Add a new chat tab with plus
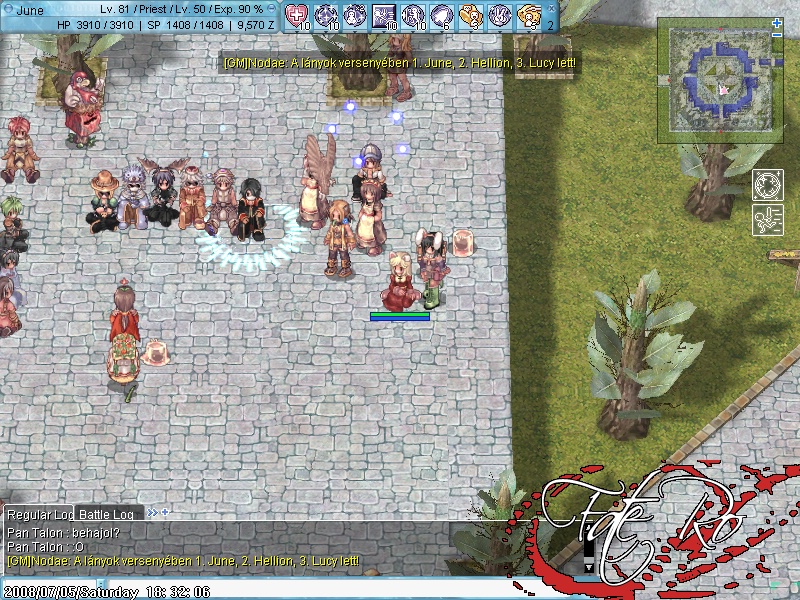 tap(165, 512)
